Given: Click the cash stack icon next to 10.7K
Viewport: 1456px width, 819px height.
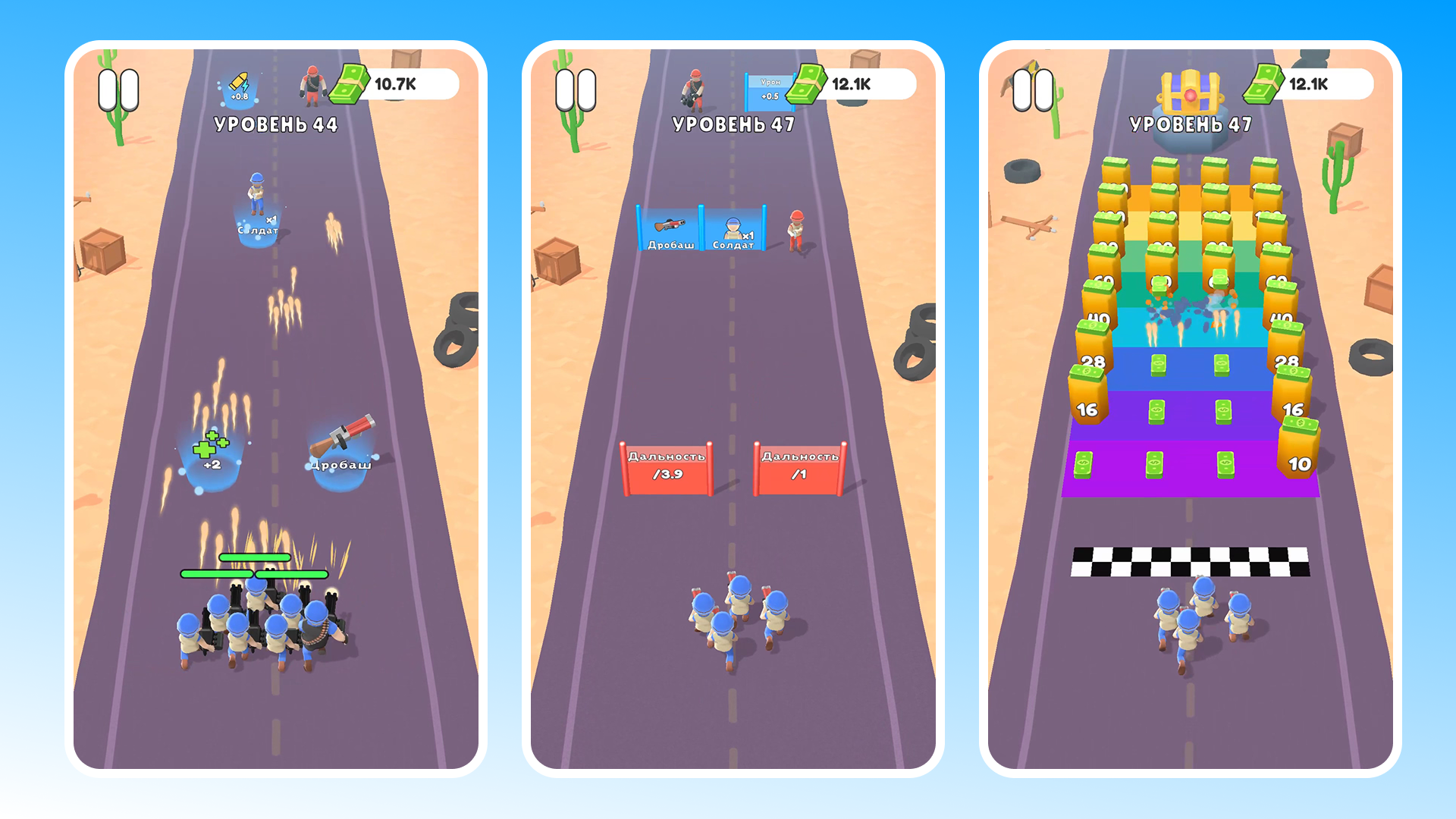Looking at the screenshot, I should (x=347, y=85).
